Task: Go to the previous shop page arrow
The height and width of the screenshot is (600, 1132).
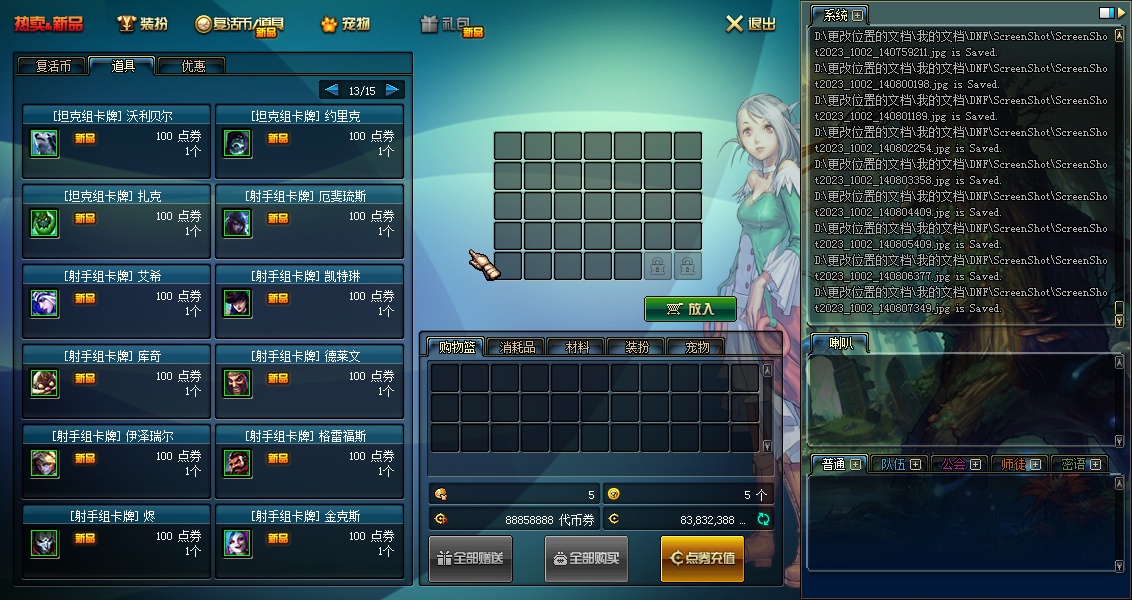Action: coord(332,90)
